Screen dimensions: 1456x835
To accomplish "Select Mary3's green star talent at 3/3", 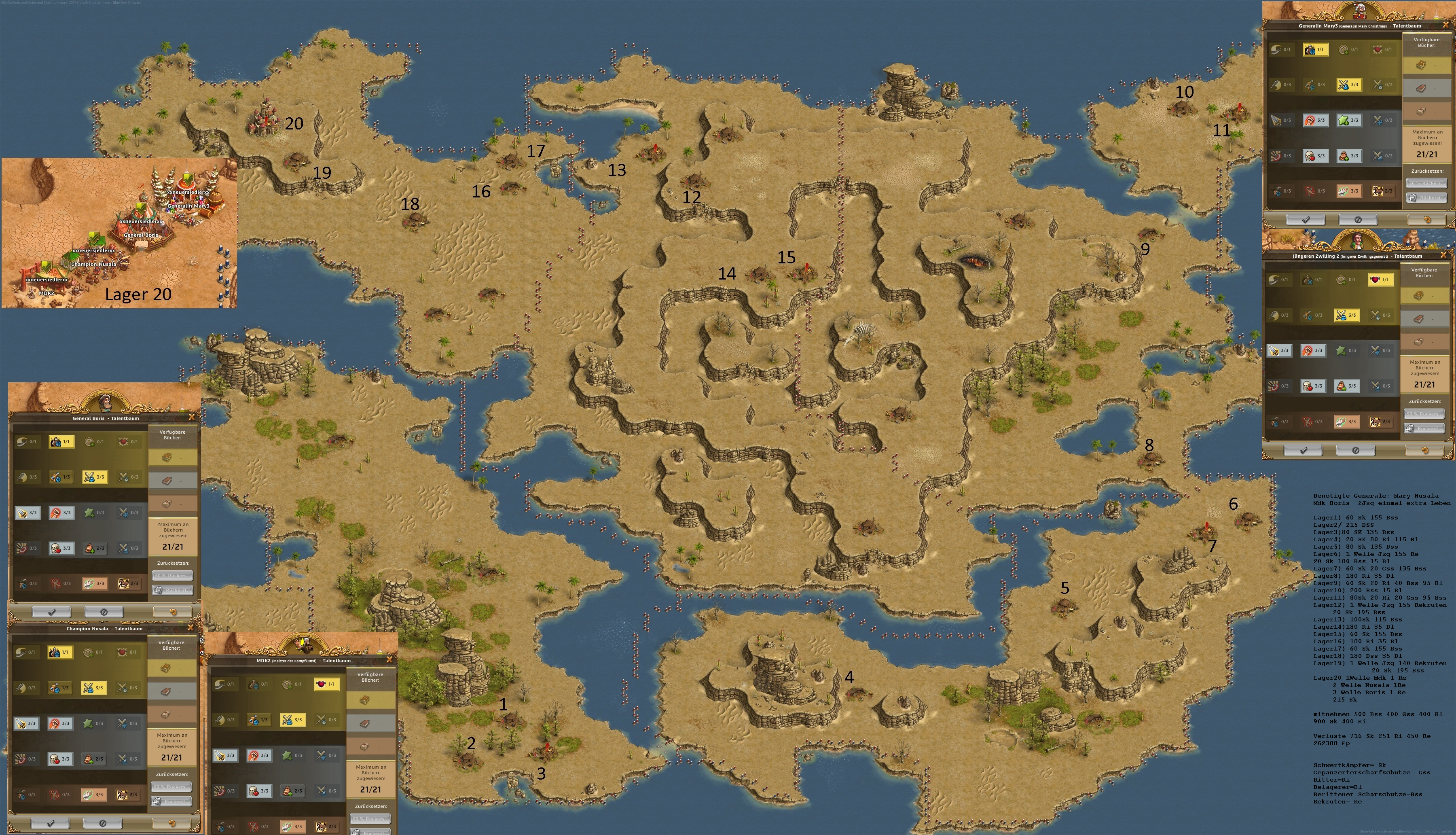I will (1348, 121).
